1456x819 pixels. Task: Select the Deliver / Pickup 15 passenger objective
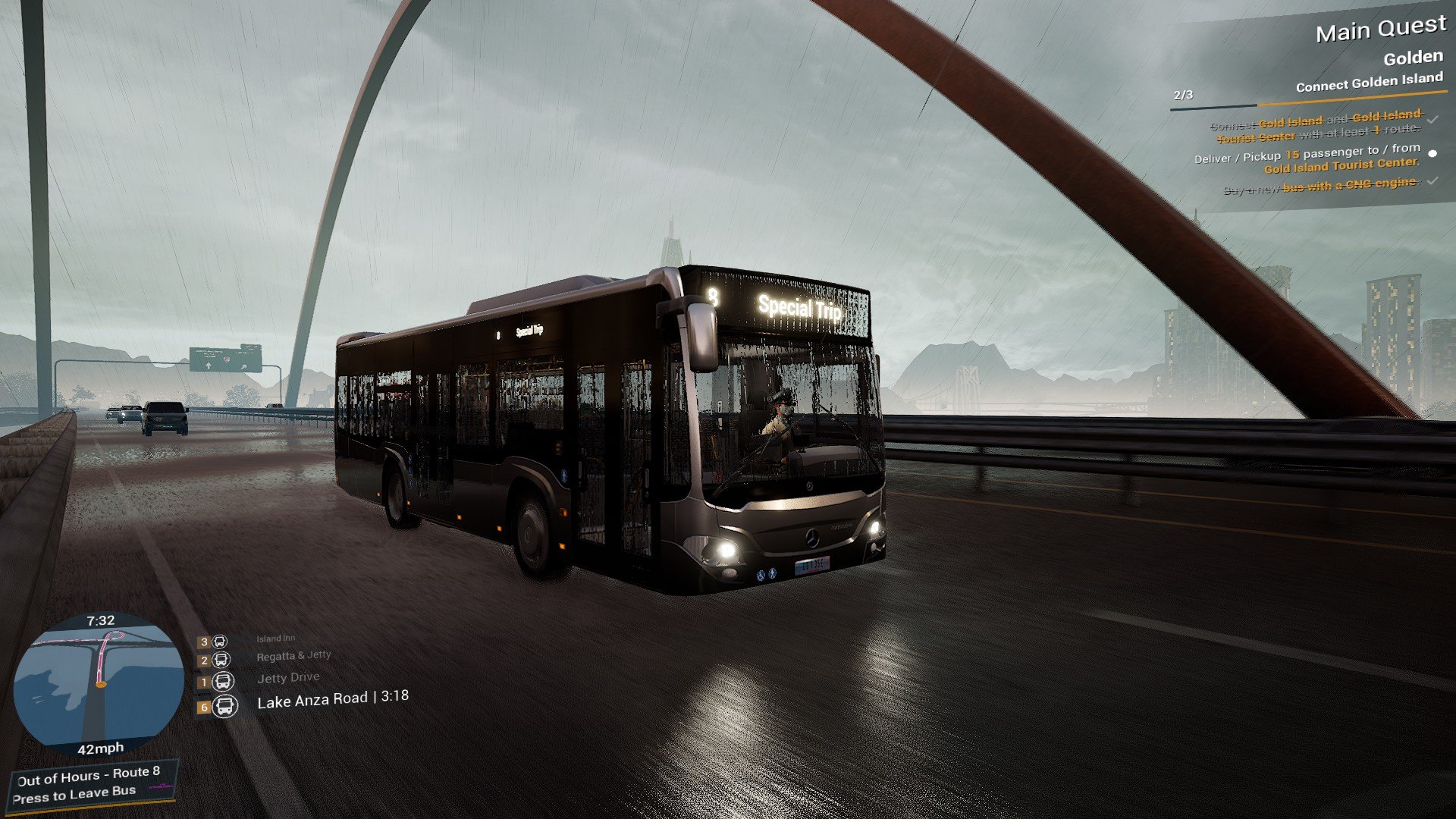click(x=1307, y=159)
